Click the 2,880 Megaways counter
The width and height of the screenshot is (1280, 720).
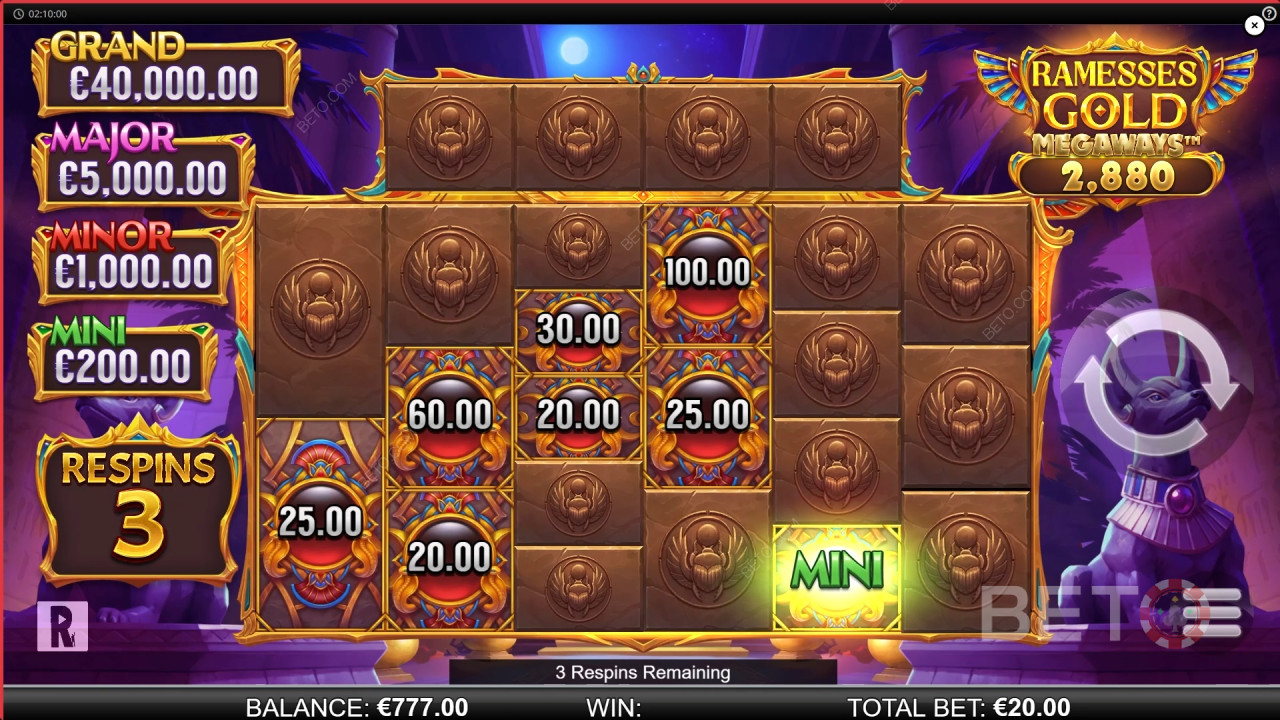(x=1117, y=178)
